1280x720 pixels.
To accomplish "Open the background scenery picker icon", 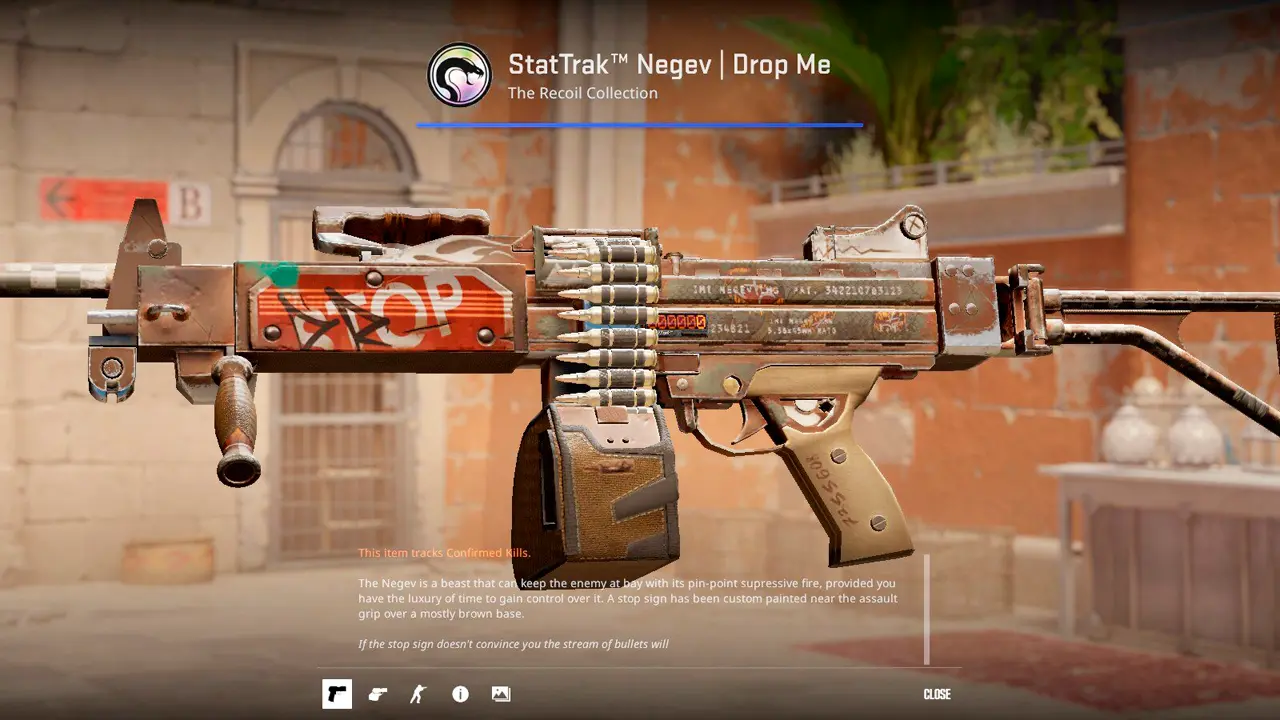I will [x=501, y=694].
